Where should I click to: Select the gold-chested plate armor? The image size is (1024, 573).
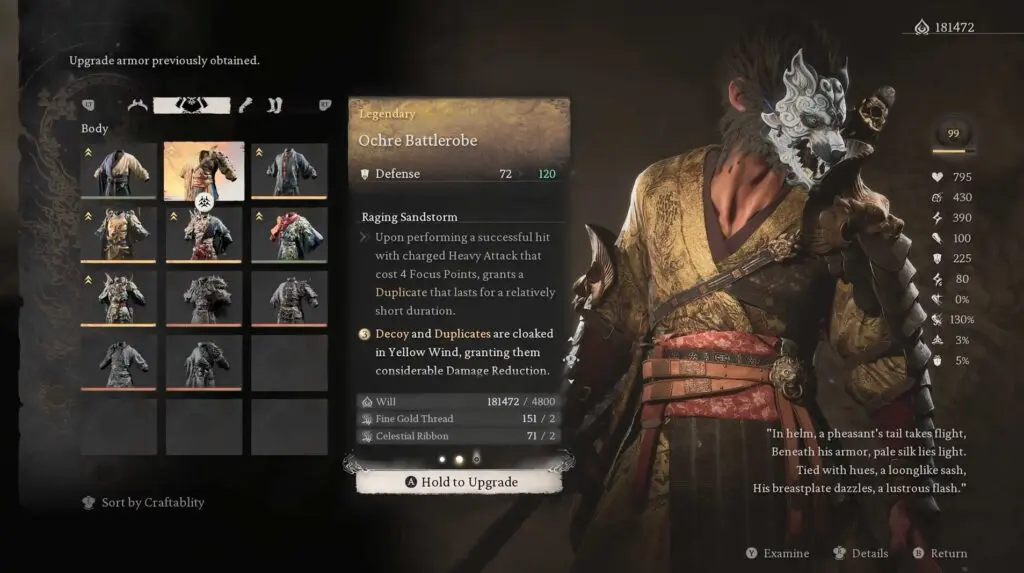119,235
